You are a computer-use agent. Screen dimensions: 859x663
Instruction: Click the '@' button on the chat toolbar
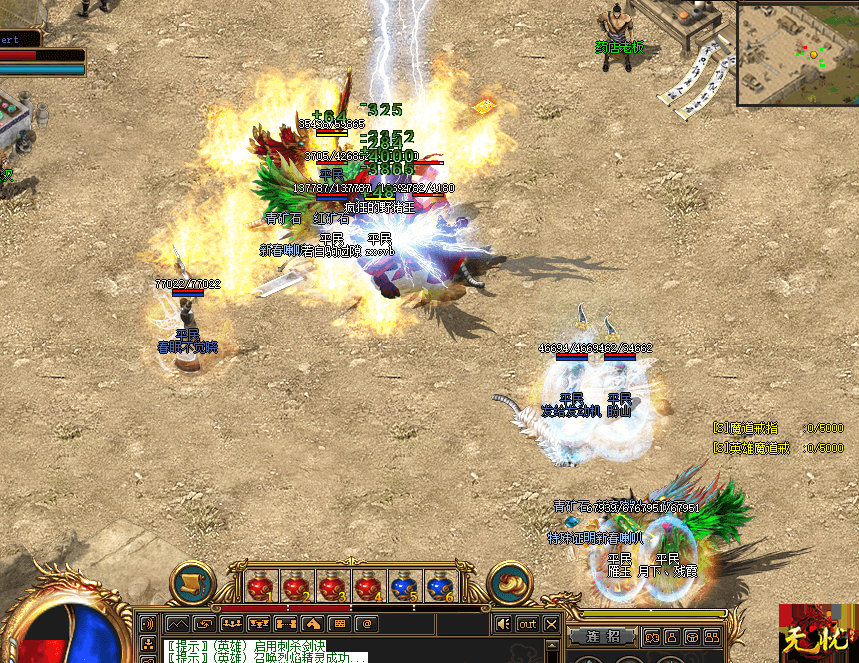coord(366,624)
